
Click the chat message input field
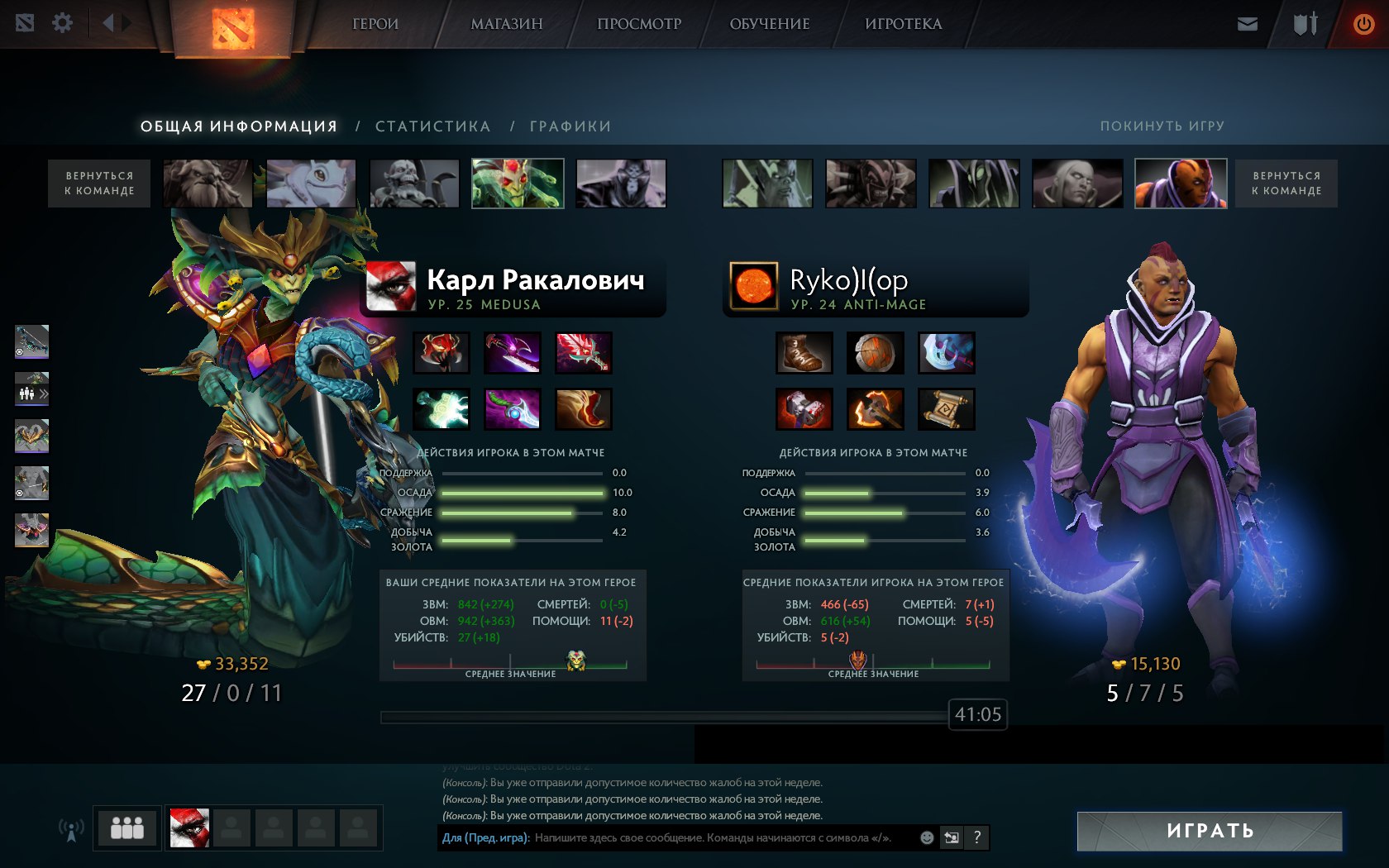point(719,837)
